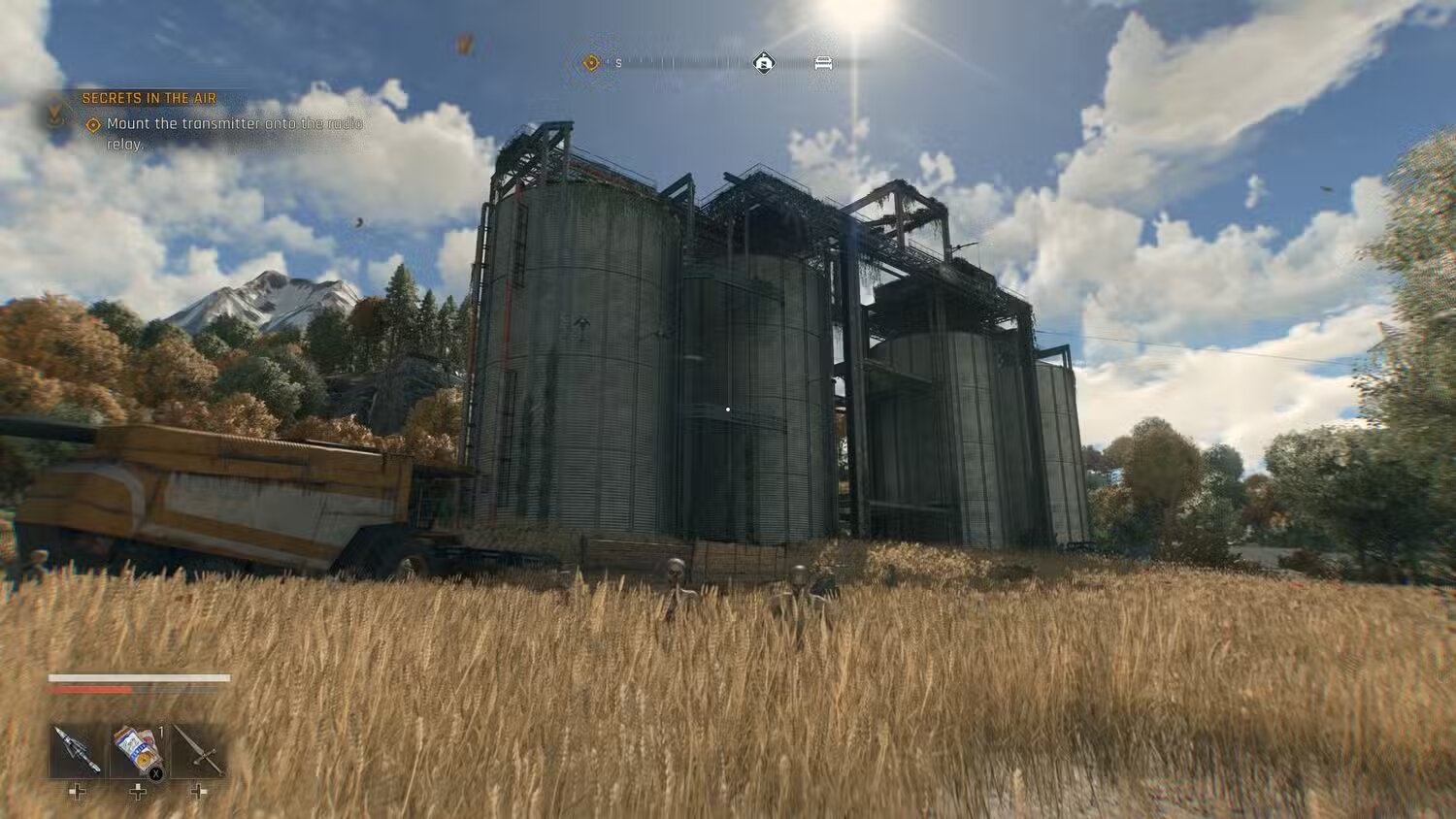
Task: Click the vehicle marker on compass
Action: click(823, 63)
